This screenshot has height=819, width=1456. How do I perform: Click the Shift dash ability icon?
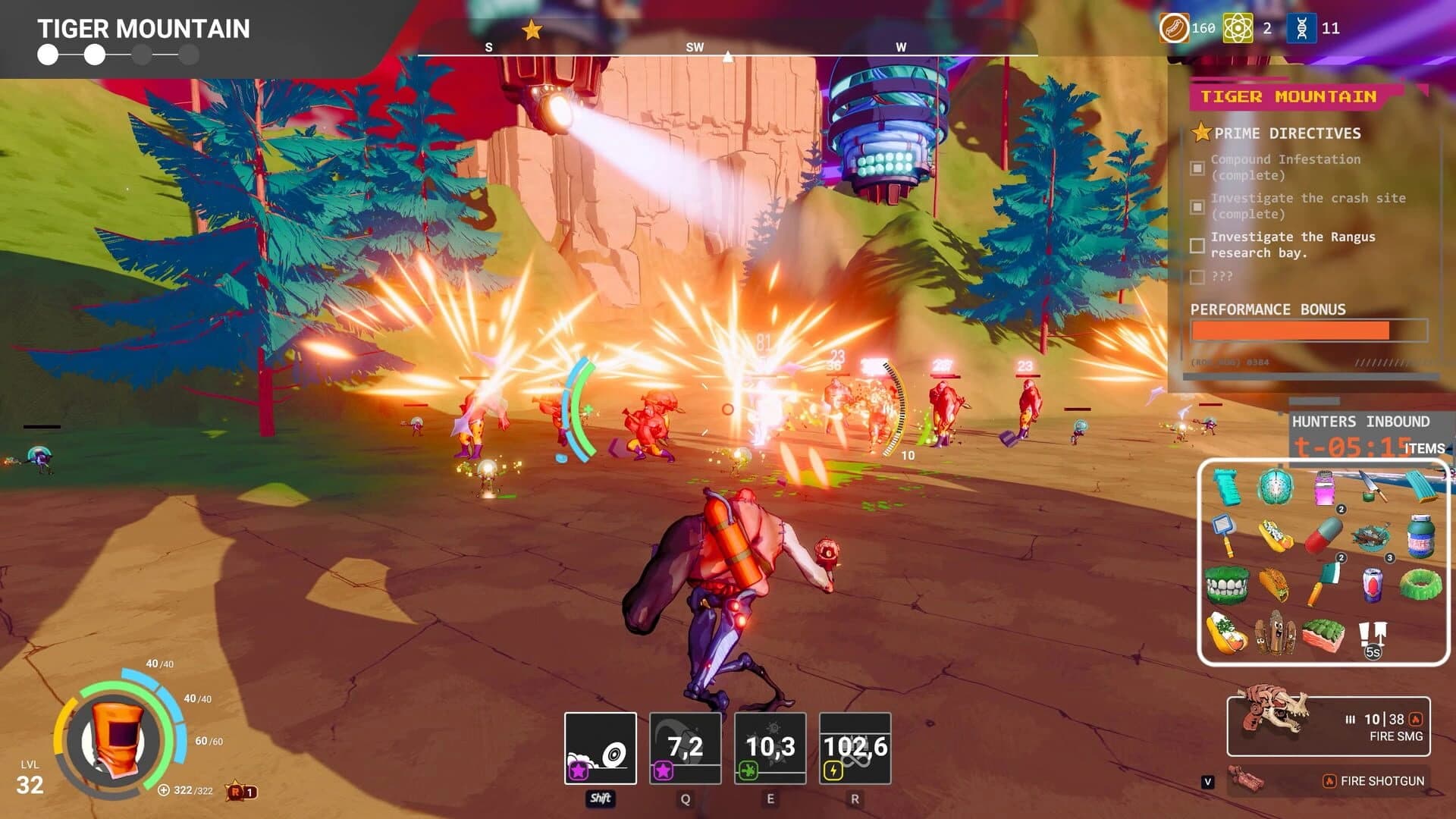click(x=599, y=747)
